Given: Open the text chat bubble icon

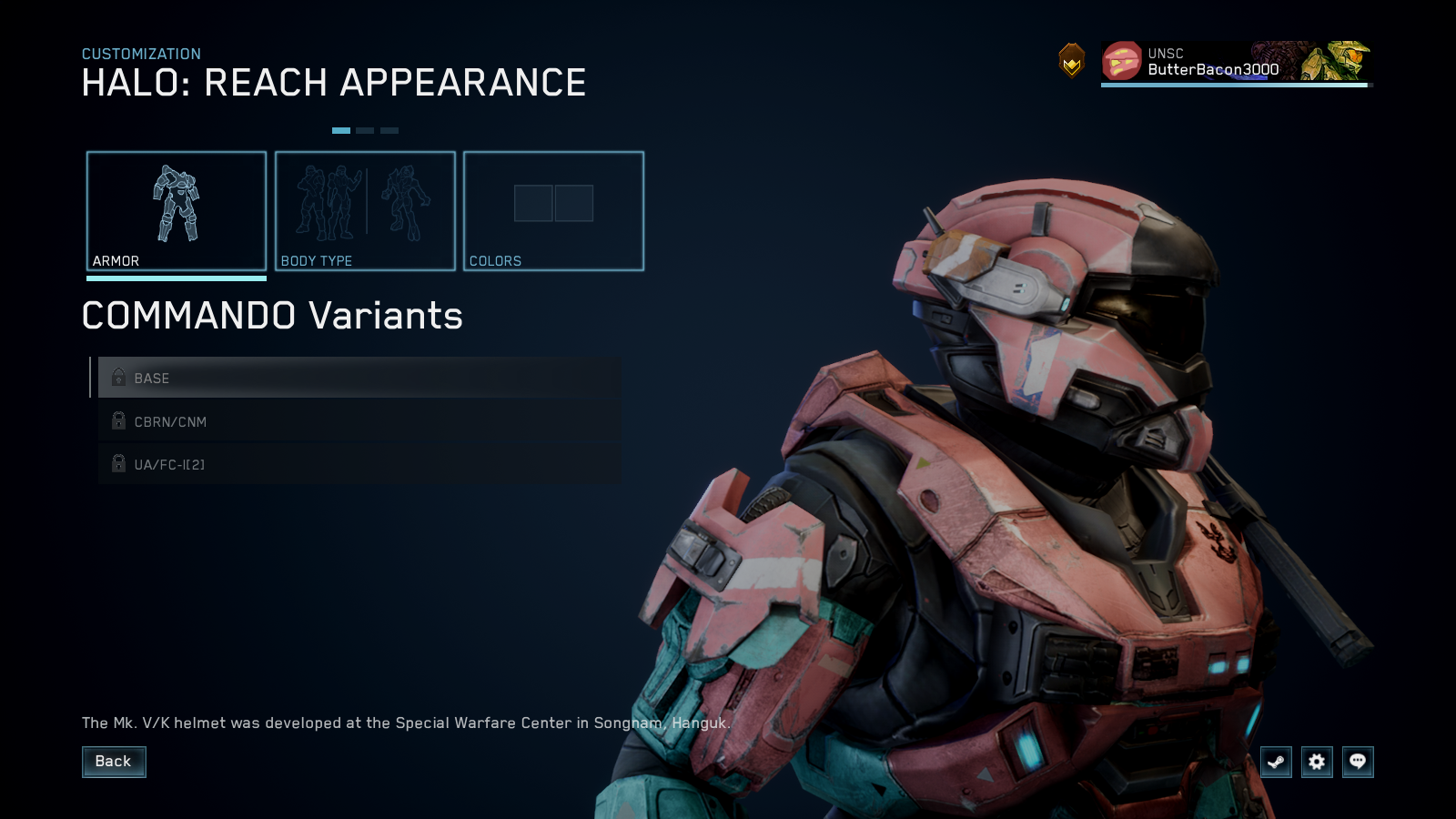Looking at the screenshot, I should (1357, 763).
